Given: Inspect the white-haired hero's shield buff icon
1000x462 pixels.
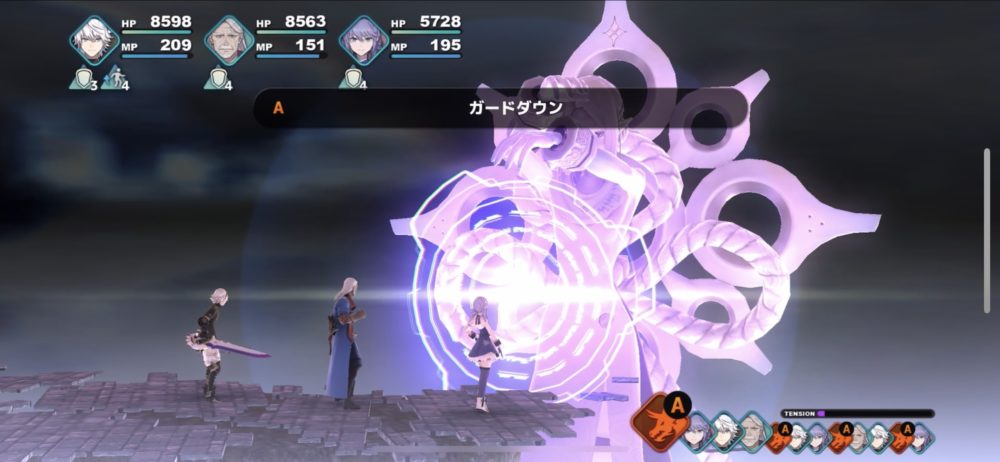Looking at the screenshot, I should [81, 79].
